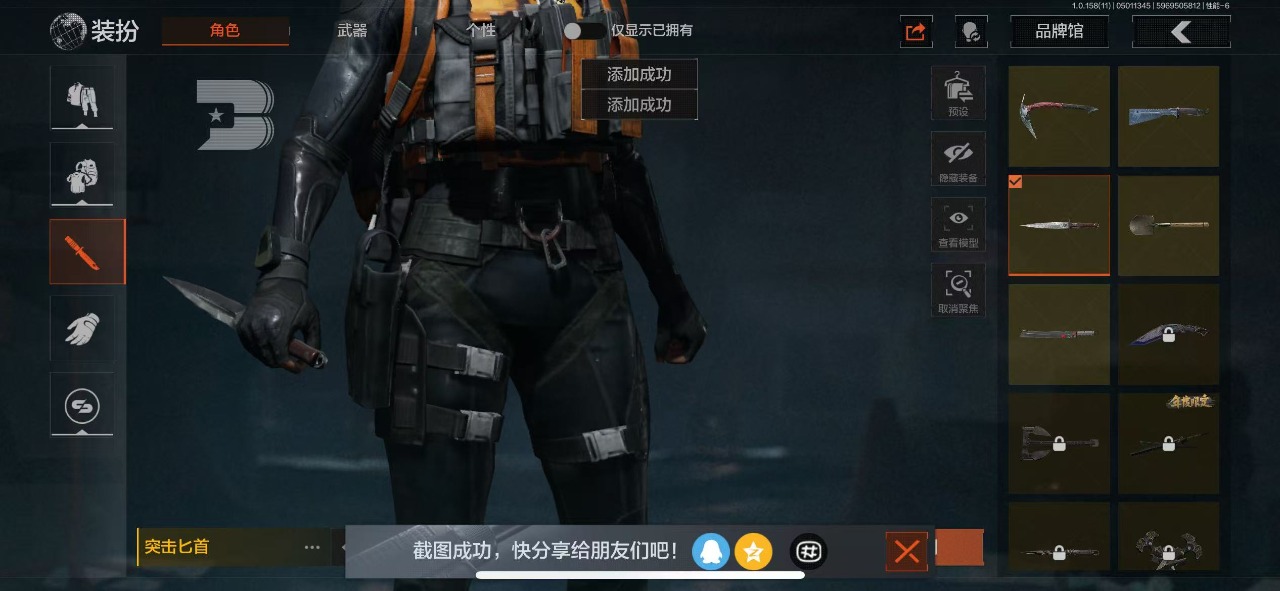Toggle the 仅显示已拥有 owned-only switch
The height and width of the screenshot is (591, 1280).
584,30
